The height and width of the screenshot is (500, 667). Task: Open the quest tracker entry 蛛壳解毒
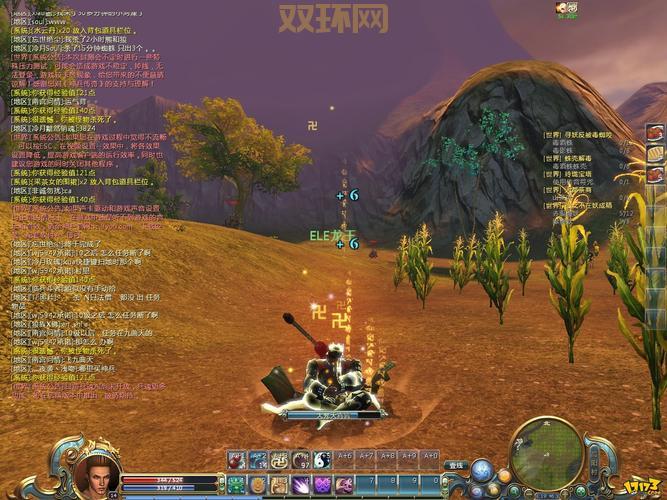pos(581,158)
